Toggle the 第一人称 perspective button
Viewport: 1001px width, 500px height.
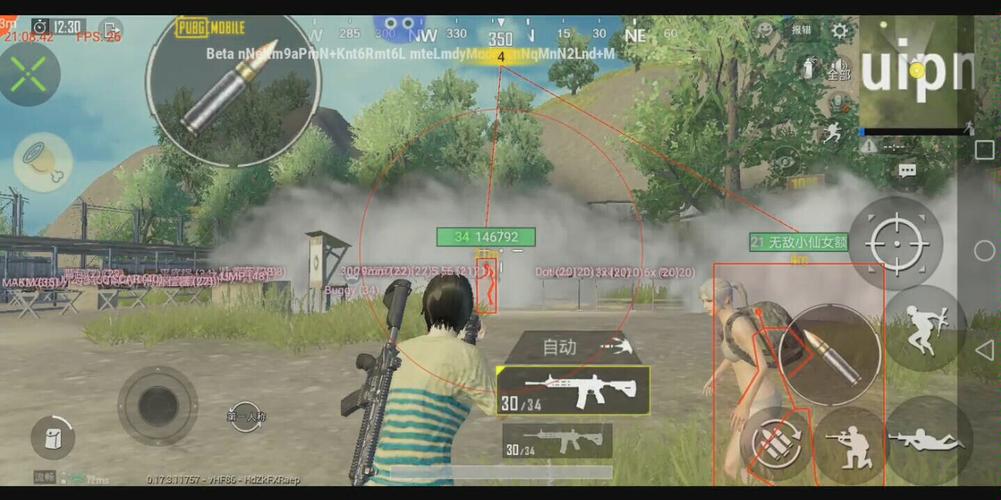coord(246,415)
